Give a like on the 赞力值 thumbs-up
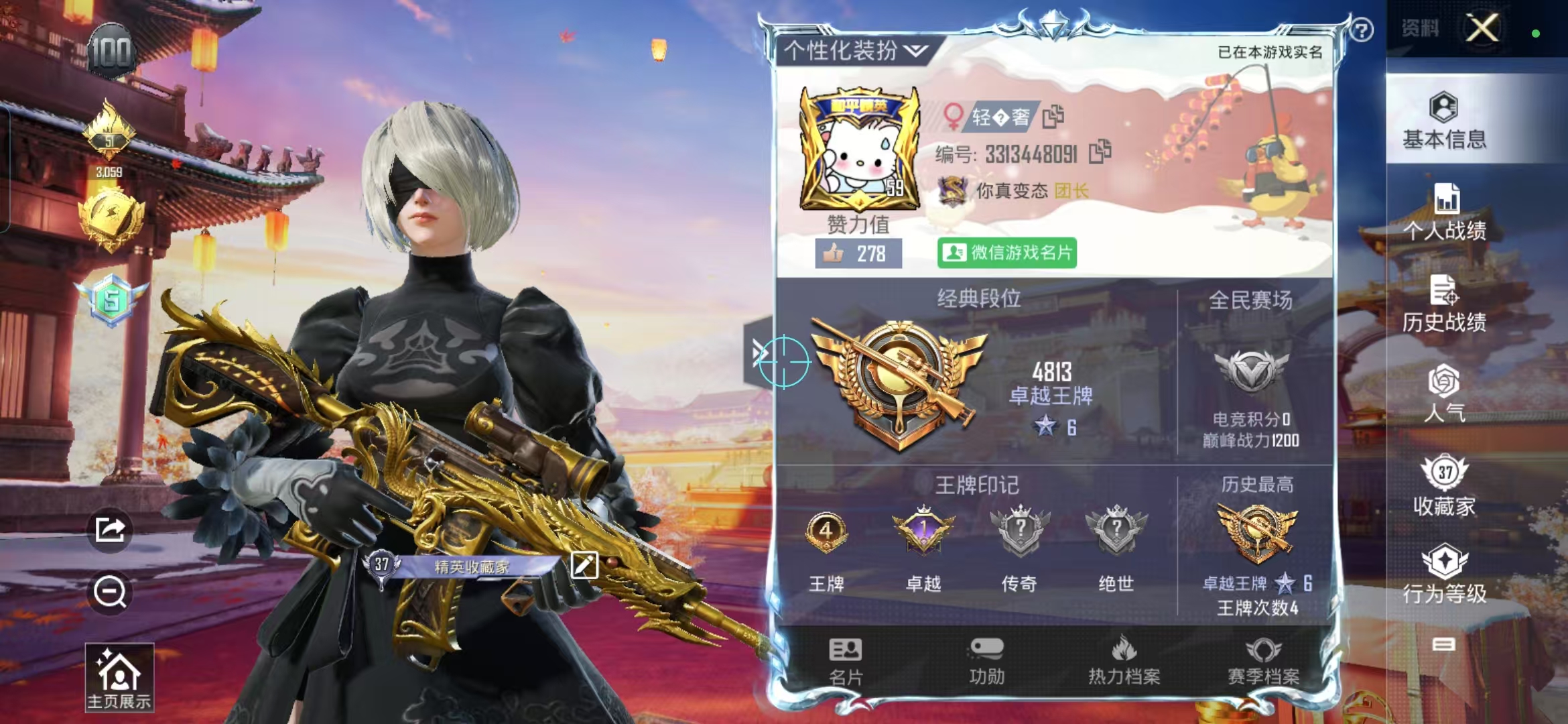1568x724 pixels. tap(834, 252)
